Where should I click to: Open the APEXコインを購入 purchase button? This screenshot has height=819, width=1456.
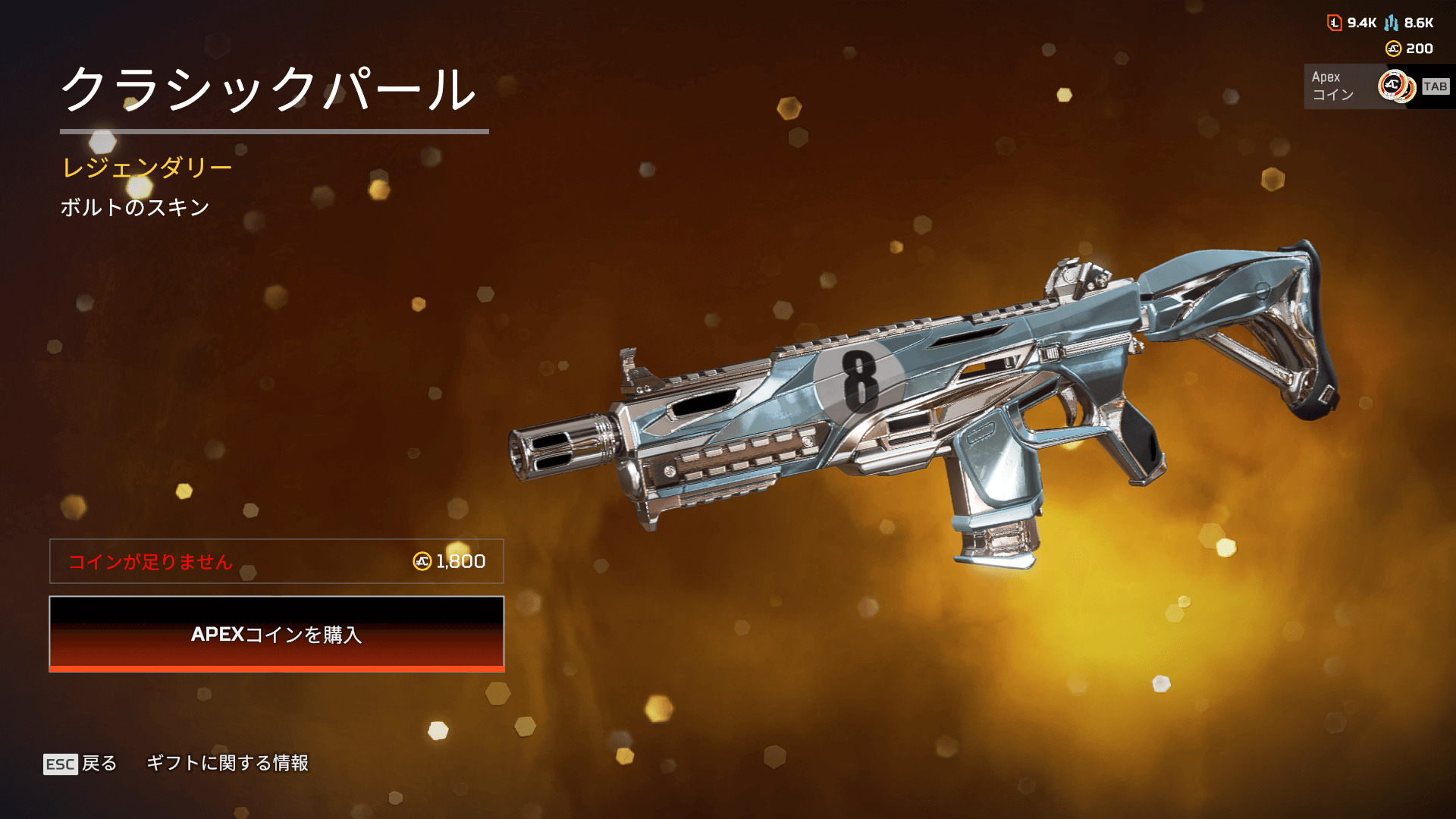tap(276, 634)
